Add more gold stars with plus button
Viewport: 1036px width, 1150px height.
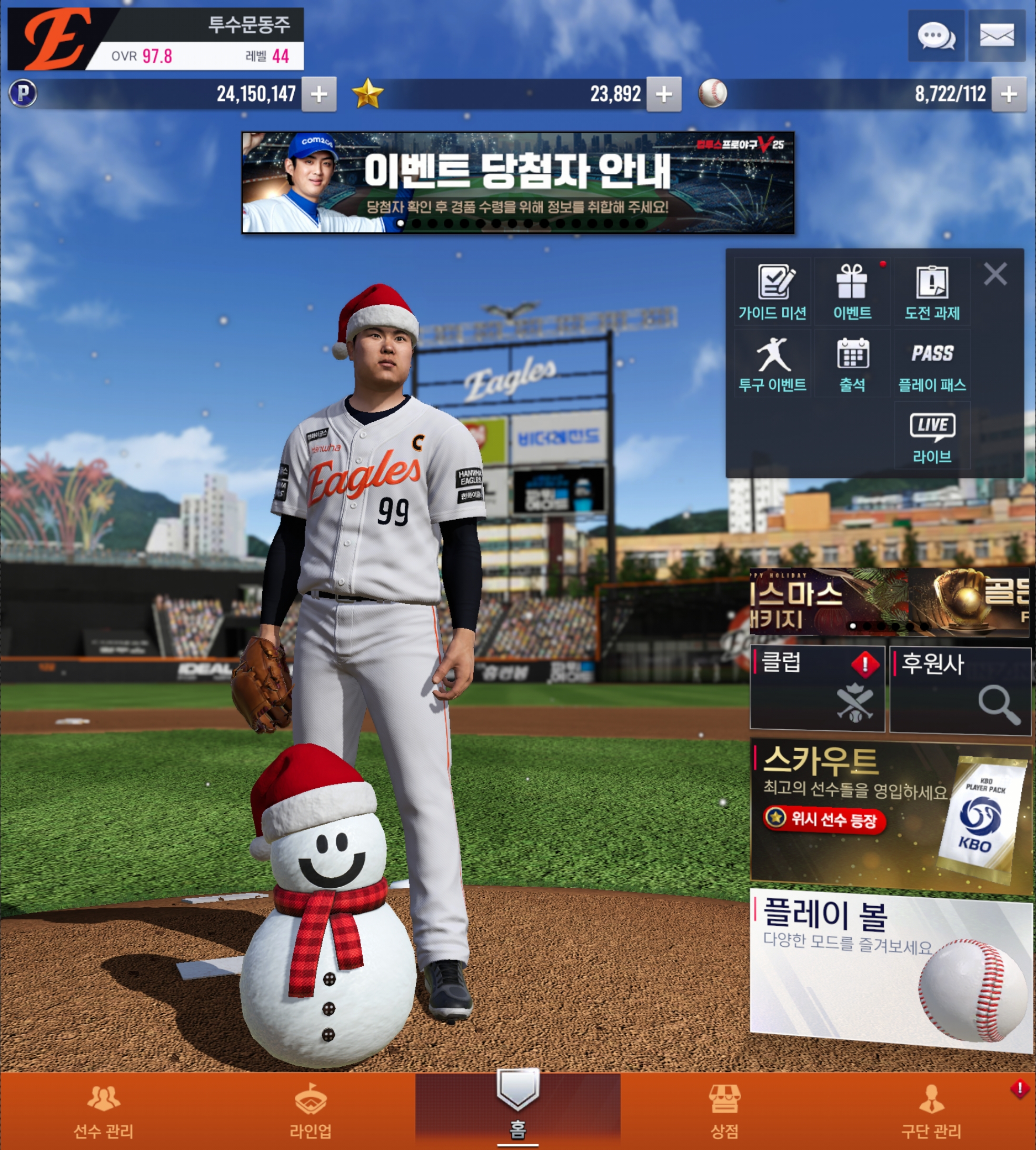[x=664, y=94]
